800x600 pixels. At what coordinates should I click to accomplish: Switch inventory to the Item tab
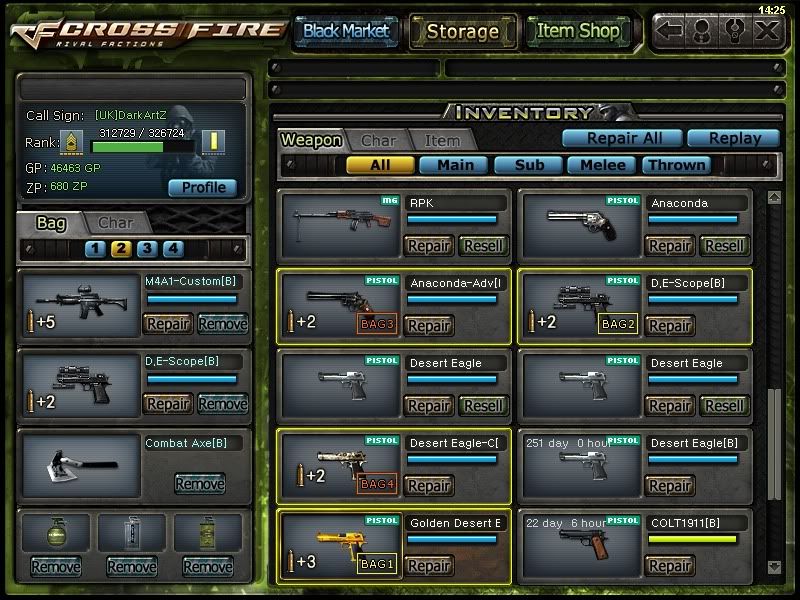tap(442, 141)
